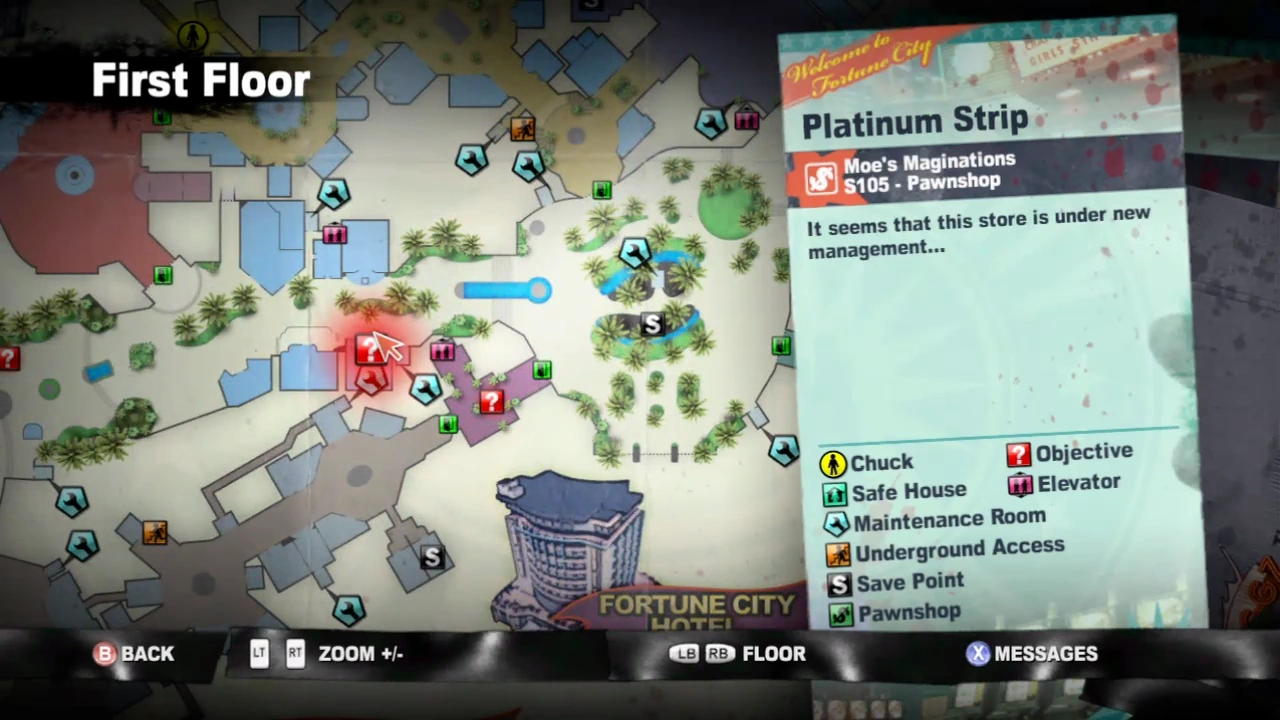Select the First Floor label
The image size is (1280, 720).
[200, 80]
